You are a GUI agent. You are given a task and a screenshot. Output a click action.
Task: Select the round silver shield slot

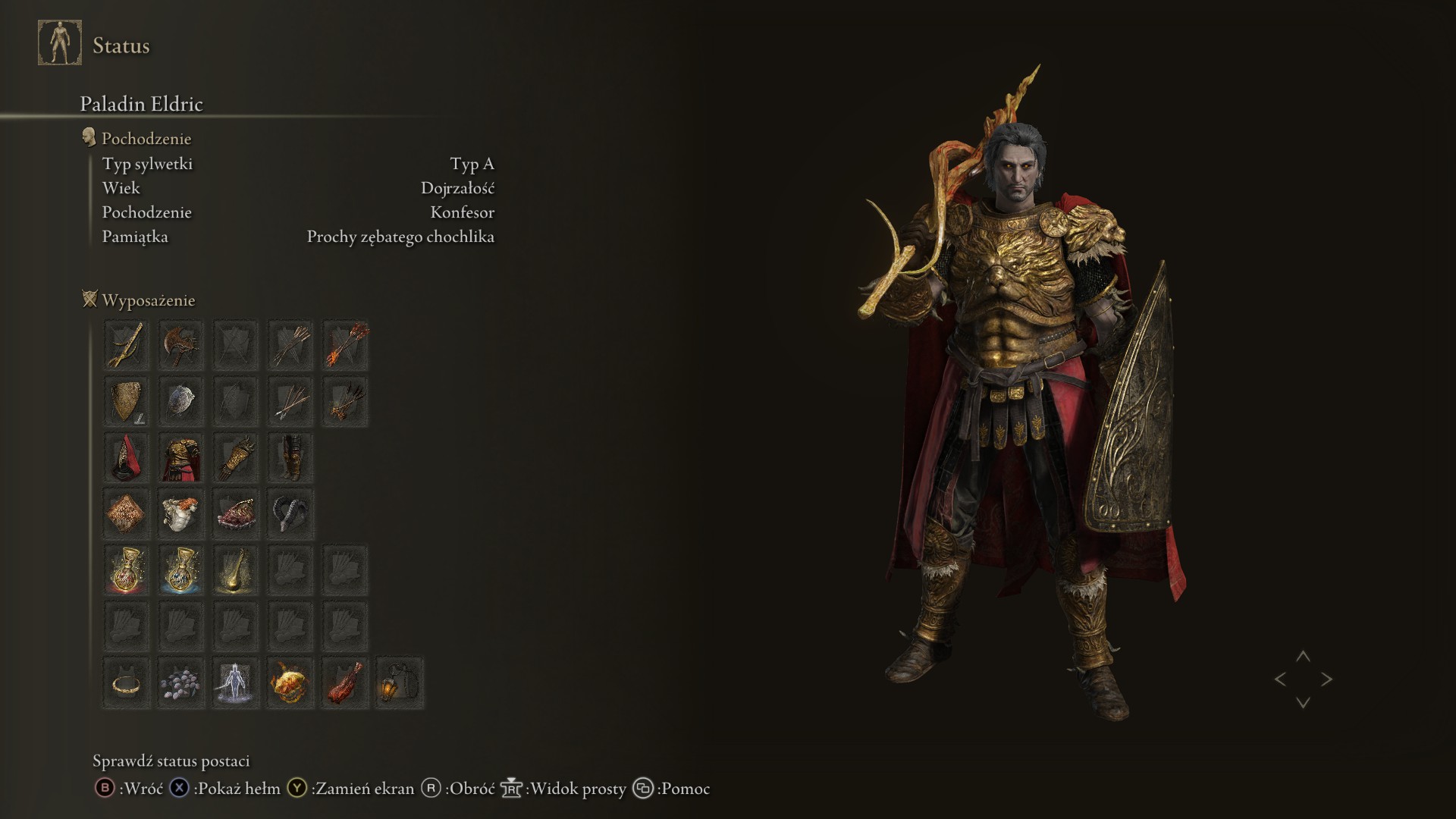pyautogui.click(x=180, y=401)
